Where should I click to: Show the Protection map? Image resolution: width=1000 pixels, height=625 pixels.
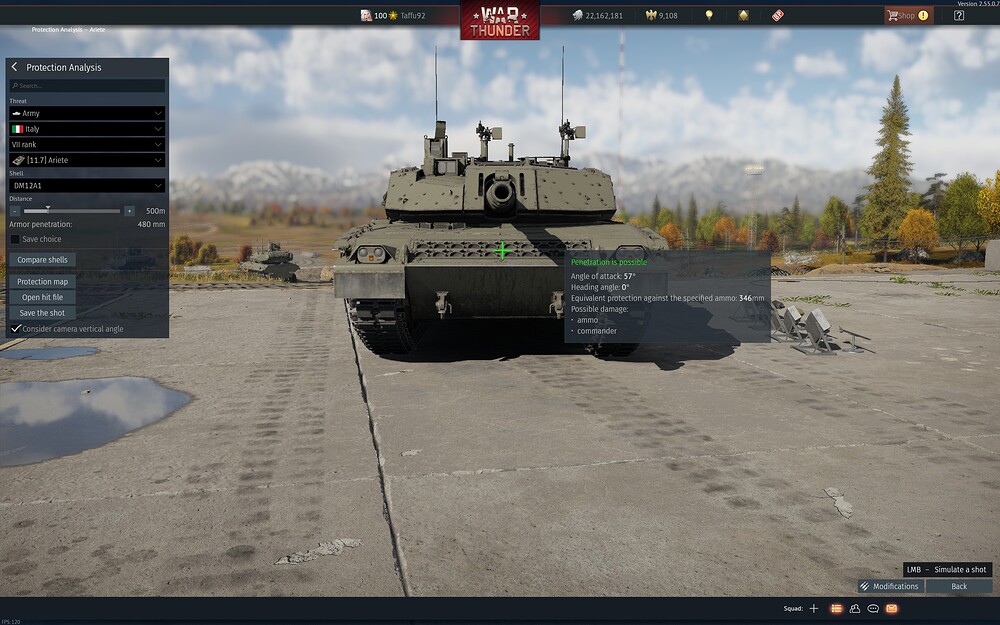pos(43,282)
